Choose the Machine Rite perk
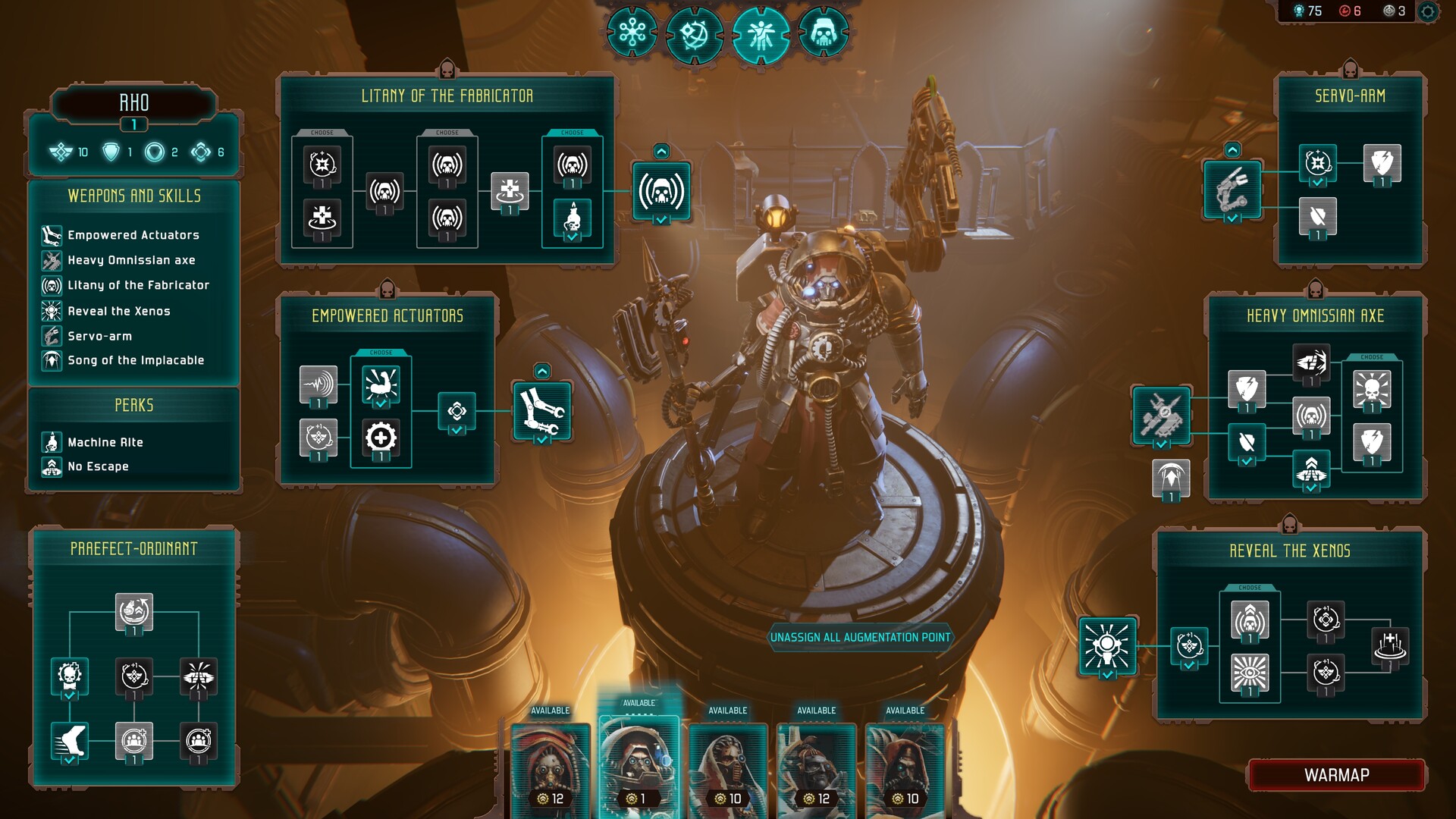Viewport: 1456px width, 819px height. click(x=105, y=442)
